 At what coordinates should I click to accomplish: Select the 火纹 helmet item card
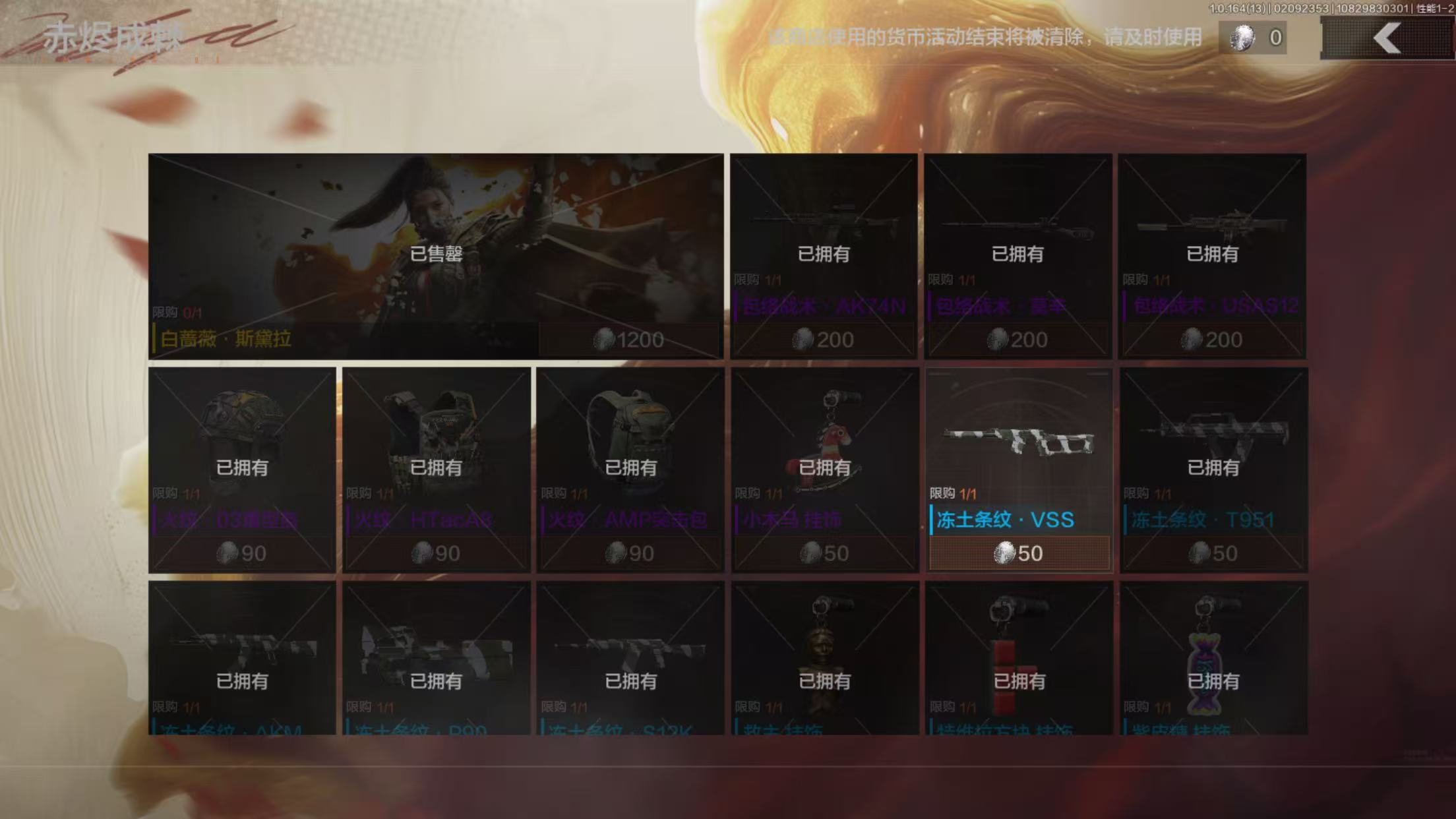pyautogui.click(x=242, y=470)
